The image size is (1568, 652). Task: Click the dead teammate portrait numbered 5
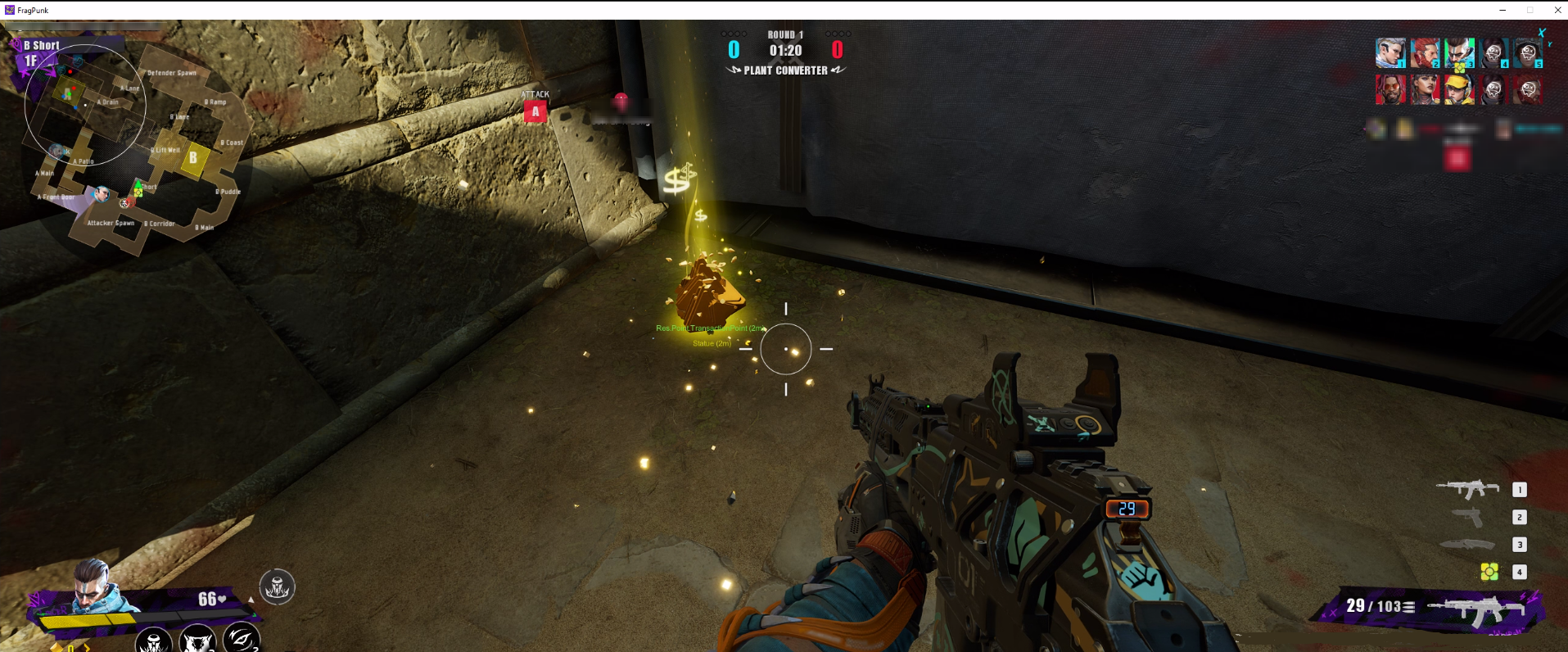point(1528,53)
